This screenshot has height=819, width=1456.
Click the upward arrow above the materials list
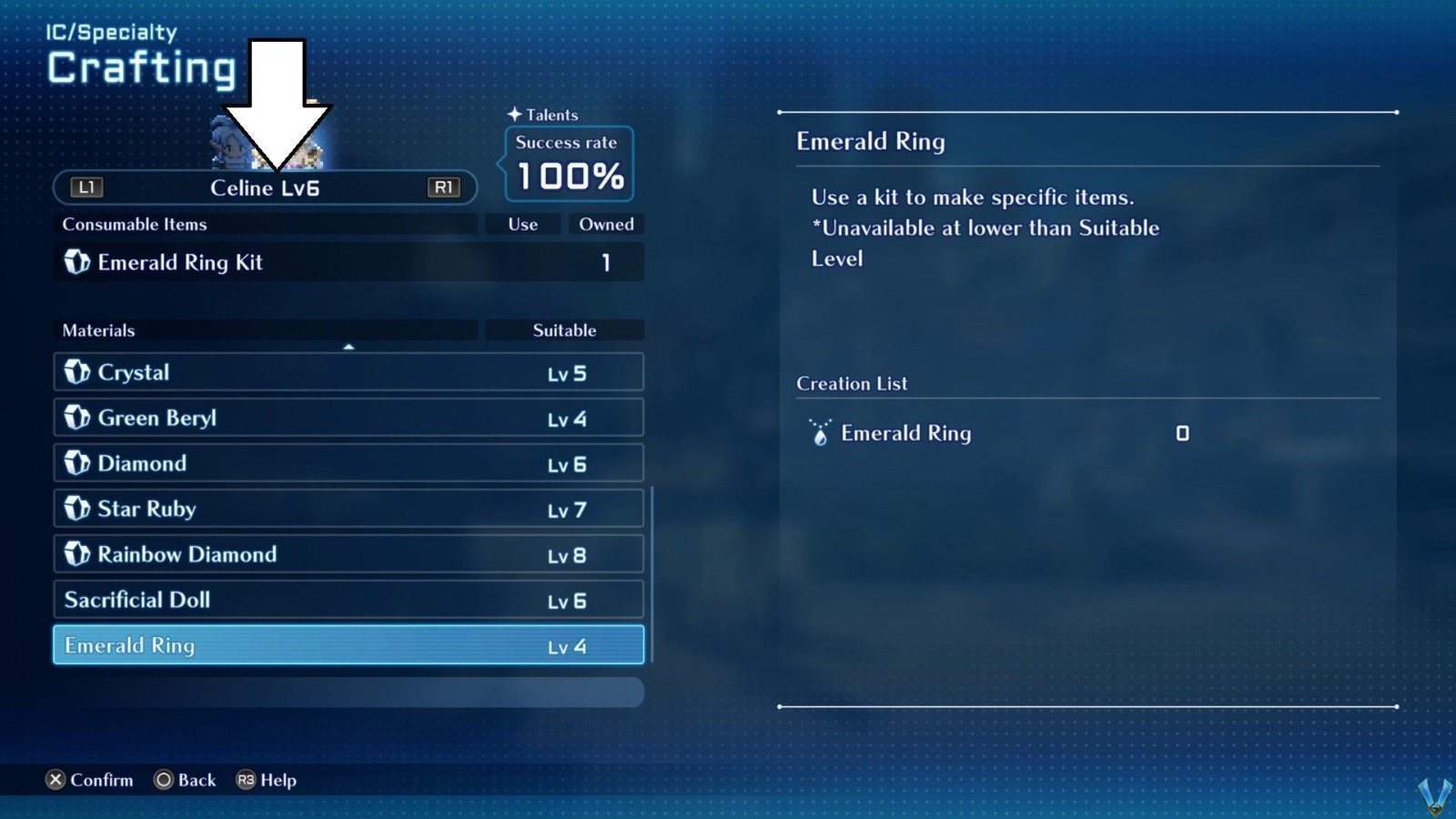pos(349,347)
